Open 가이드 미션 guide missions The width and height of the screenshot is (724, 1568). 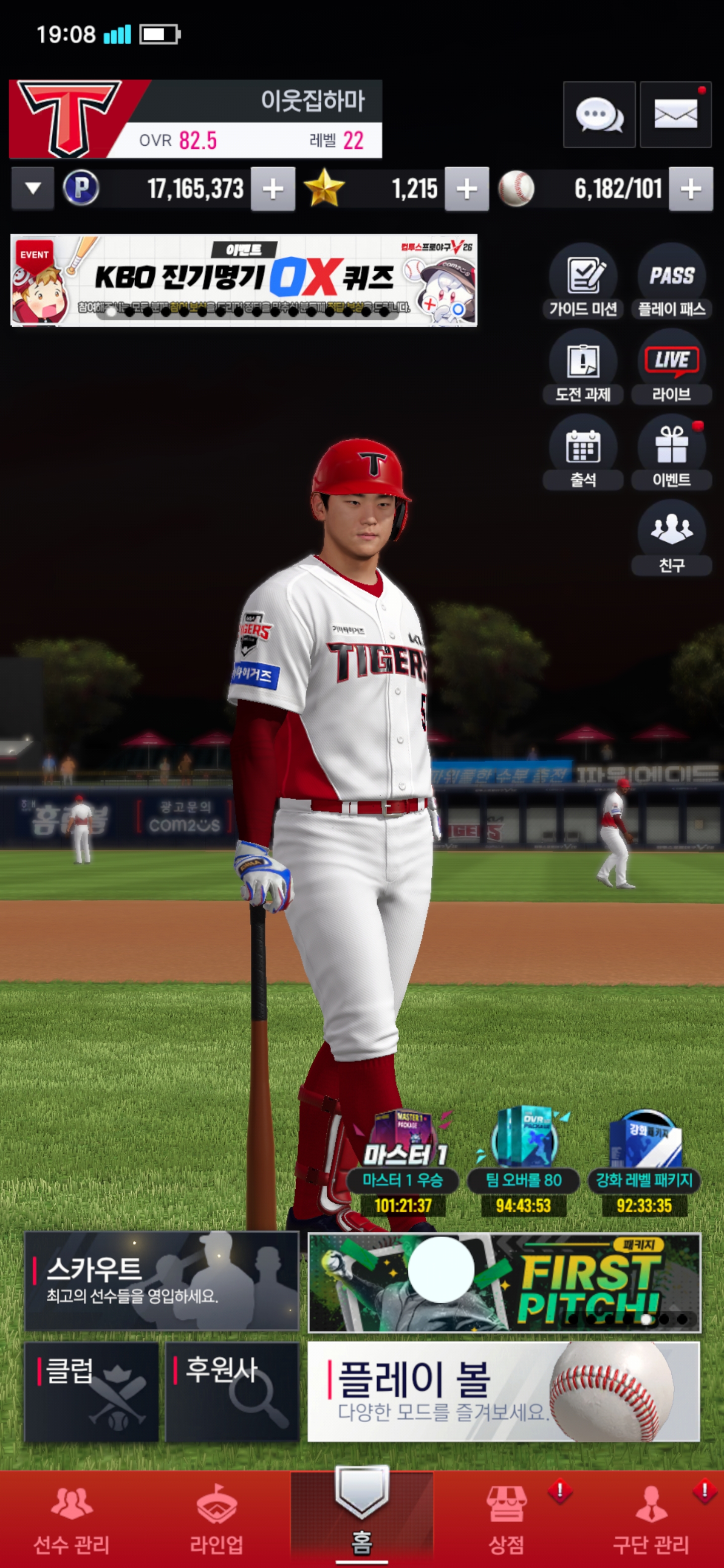coord(583,282)
